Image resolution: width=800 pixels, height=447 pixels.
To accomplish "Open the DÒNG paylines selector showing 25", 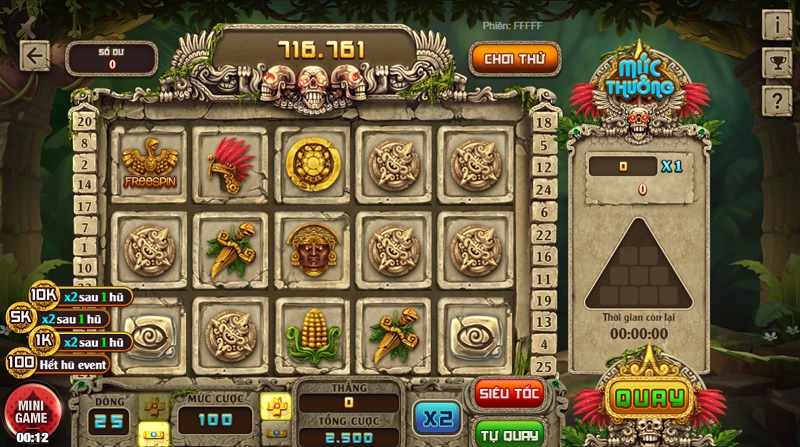I will click(111, 420).
